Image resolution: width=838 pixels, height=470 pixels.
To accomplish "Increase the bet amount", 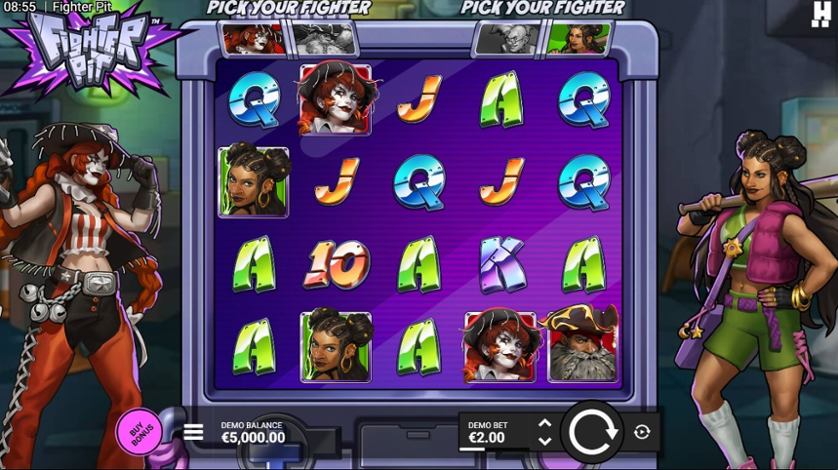I will (x=544, y=424).
